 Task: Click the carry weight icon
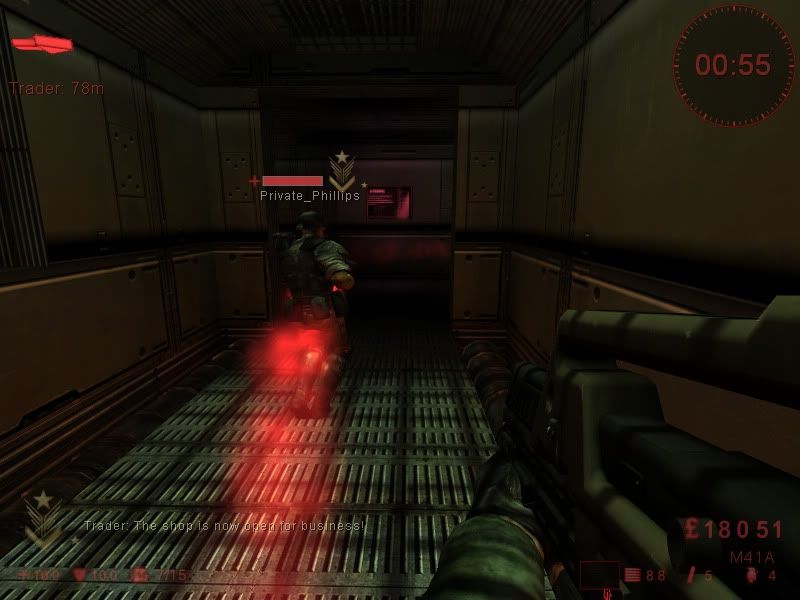coord(138,576)
